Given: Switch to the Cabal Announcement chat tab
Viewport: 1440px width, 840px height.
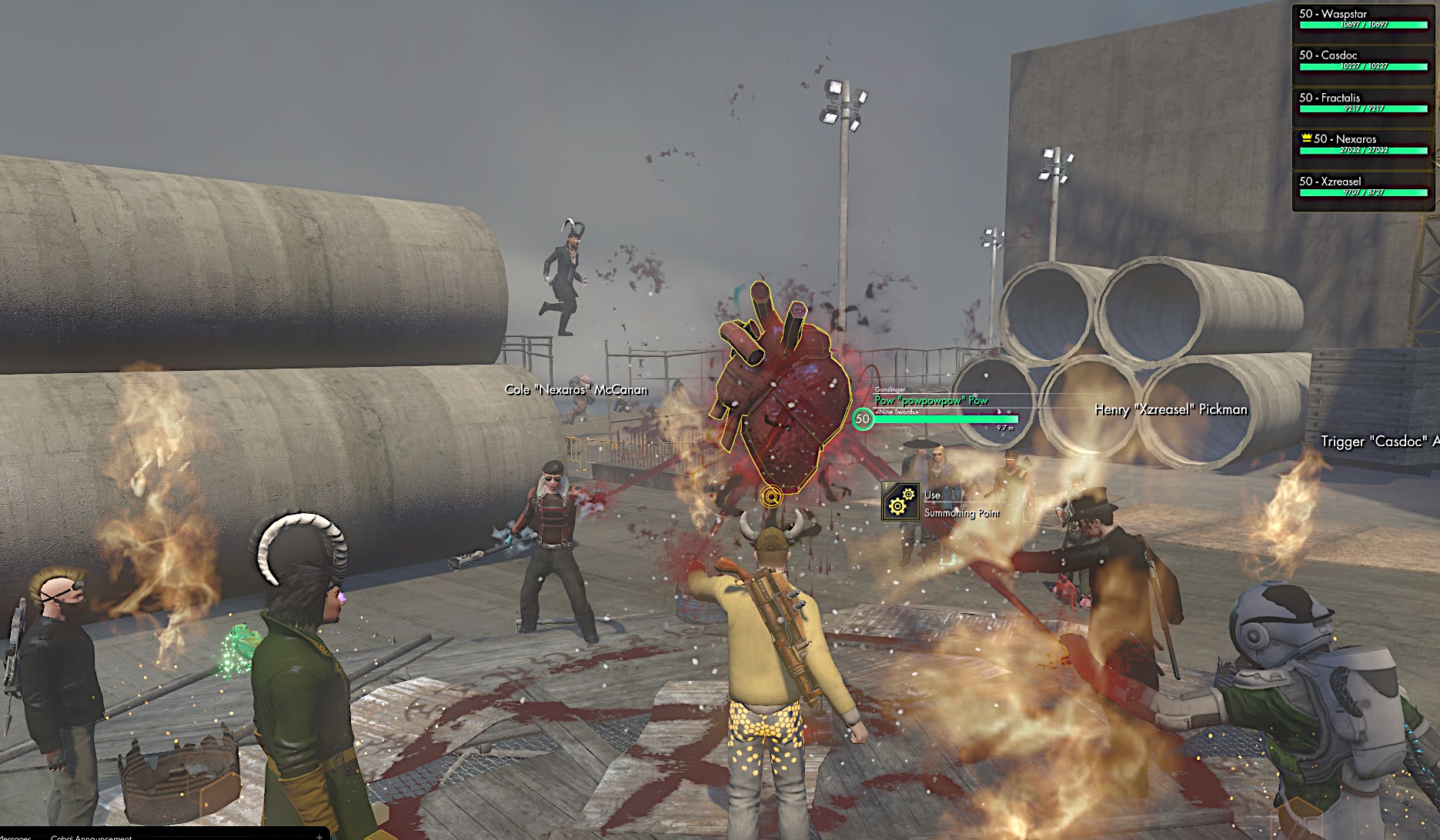Looking at the screenshot, I should tap(91, 837).
